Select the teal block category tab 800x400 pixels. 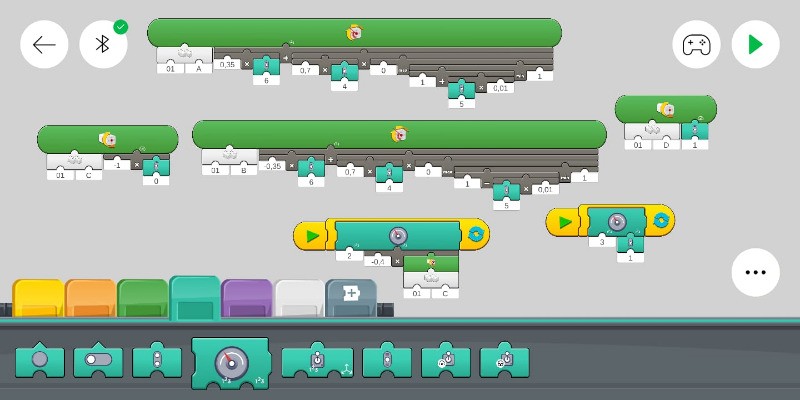[195, 298]
